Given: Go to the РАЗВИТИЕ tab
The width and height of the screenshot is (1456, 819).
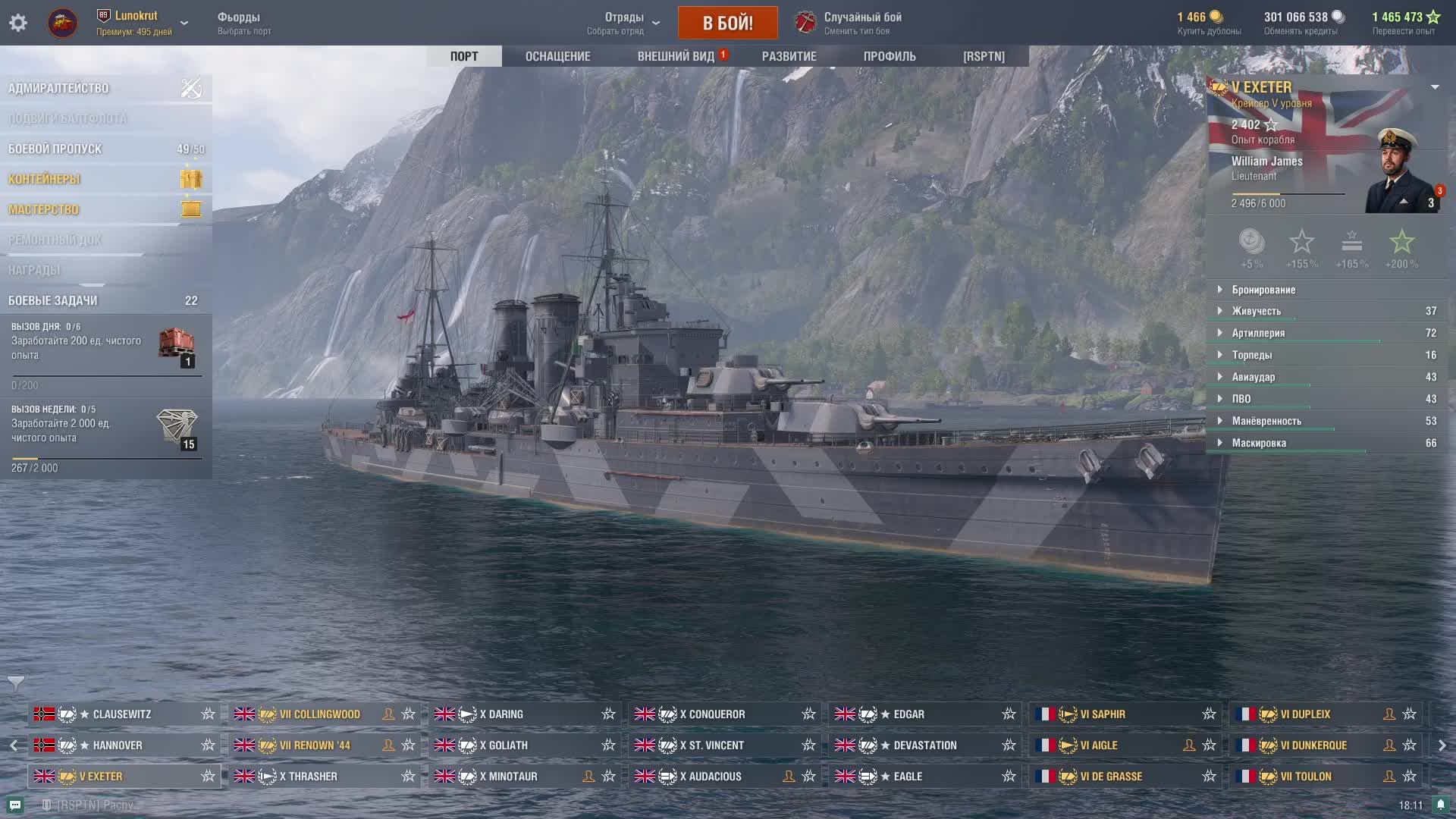Looking at the screenshot, I should click(x=789, y=56).
